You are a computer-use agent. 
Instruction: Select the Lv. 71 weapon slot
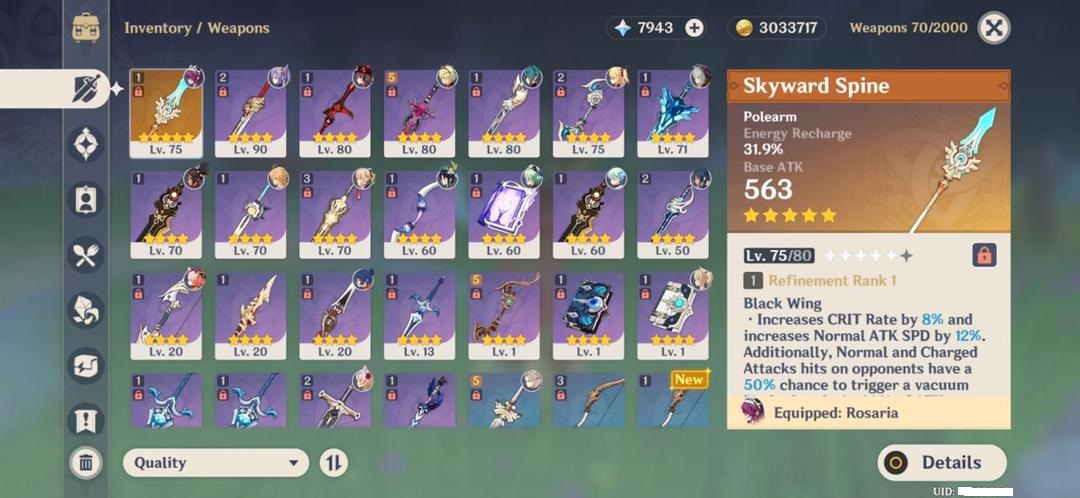coord(673,113)
